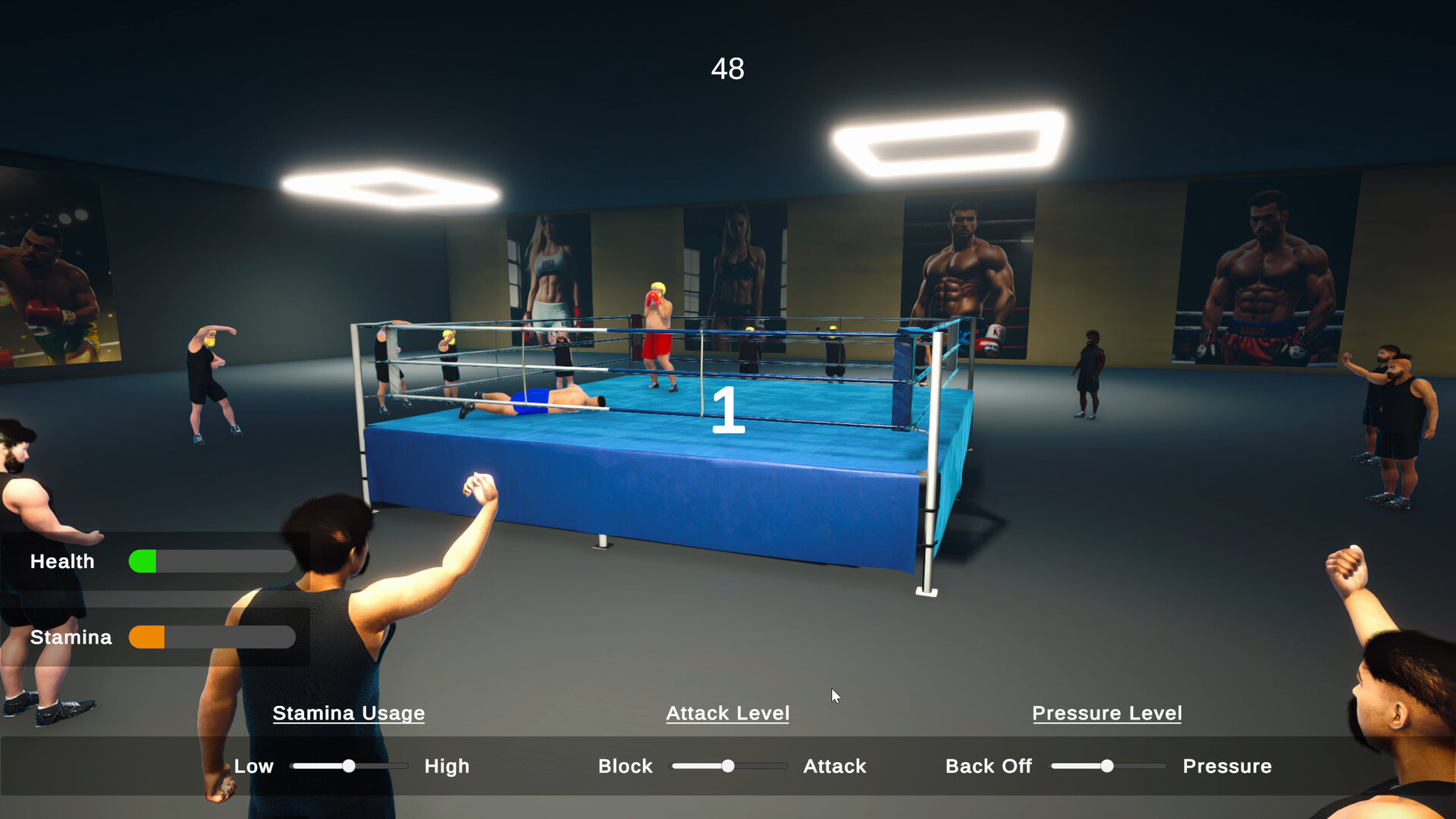Viewport: 1456px width, 819px height.
Task: Click the Low stamina label
Action: (x=254, y=766)
